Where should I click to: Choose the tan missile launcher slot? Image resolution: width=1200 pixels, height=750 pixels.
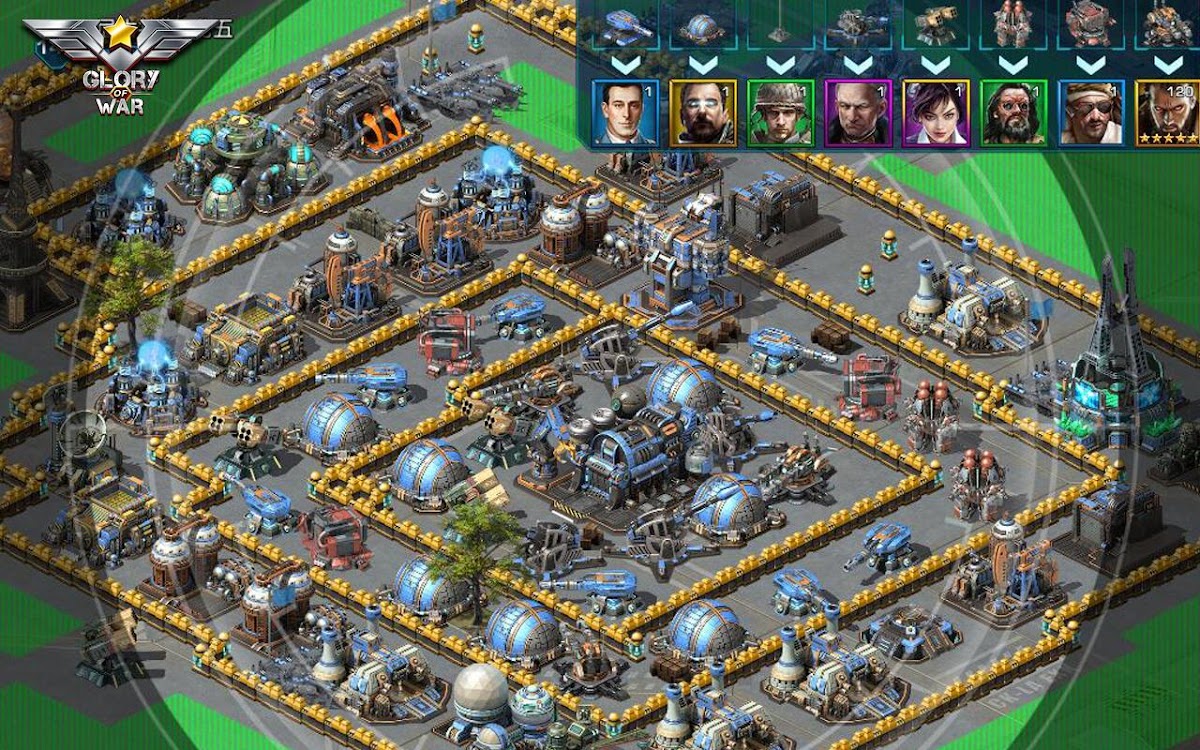(x=936, y=25)
